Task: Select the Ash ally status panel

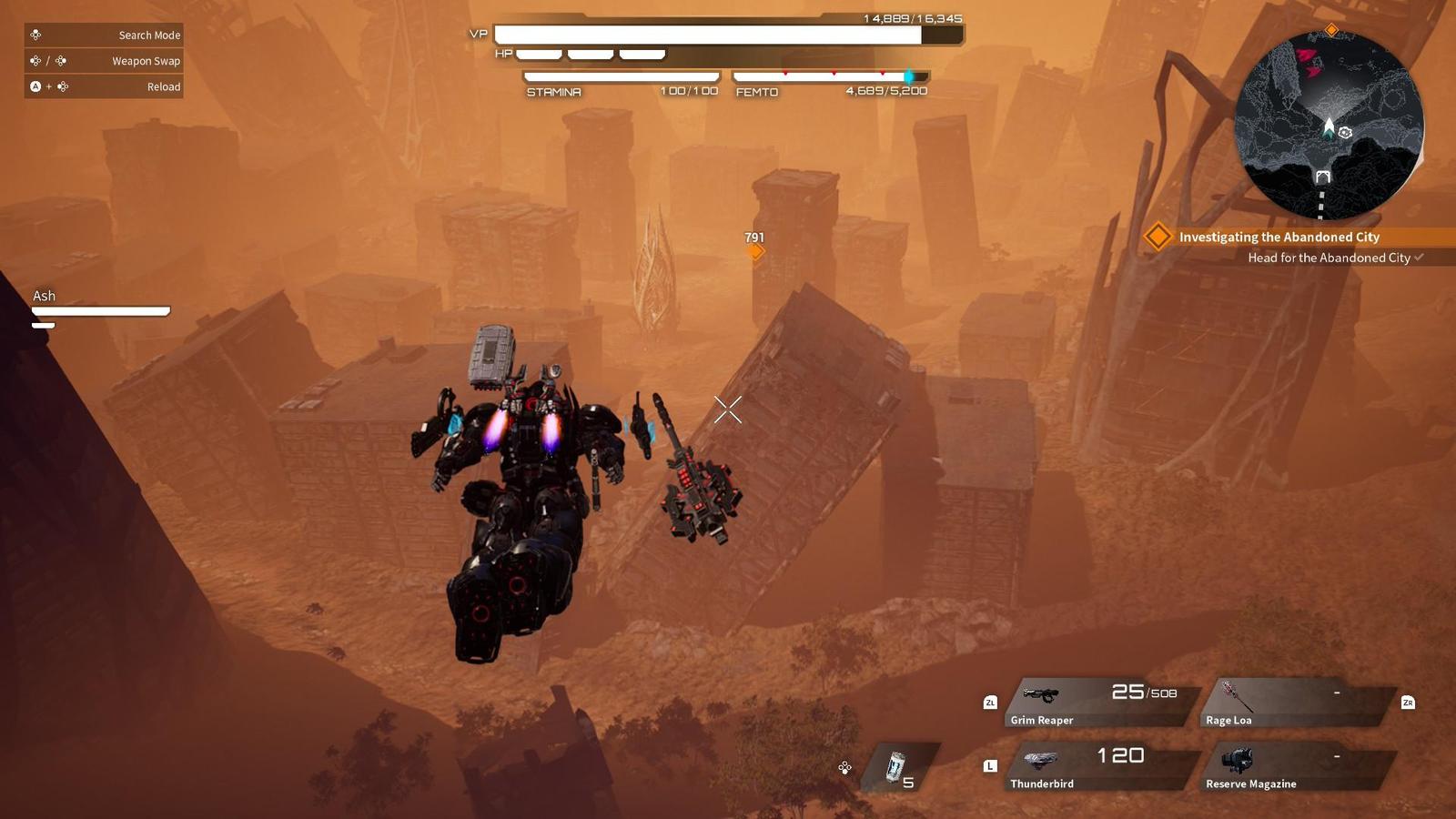Action: coord(100,308)
